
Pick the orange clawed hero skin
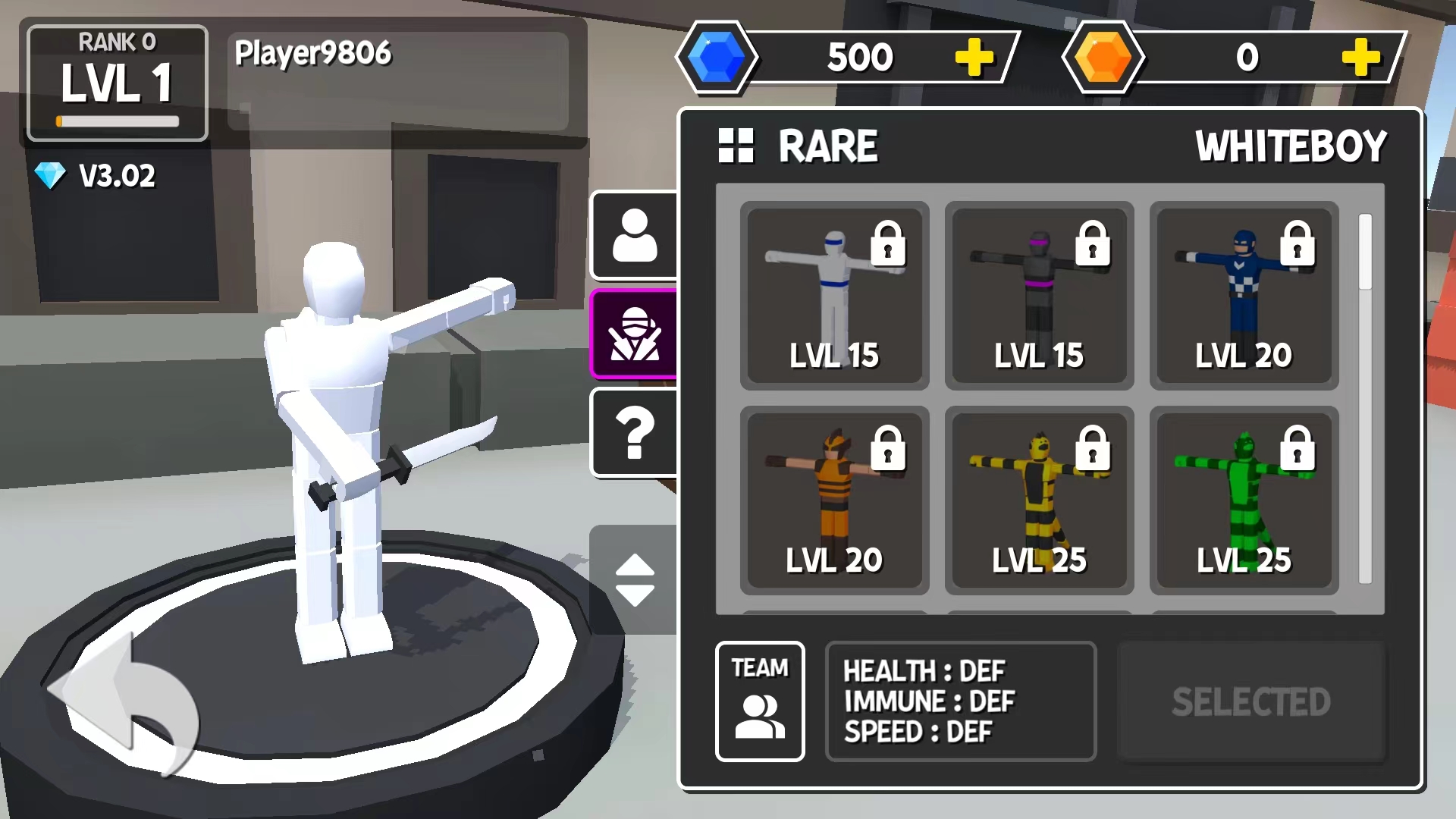coord(834,500)
